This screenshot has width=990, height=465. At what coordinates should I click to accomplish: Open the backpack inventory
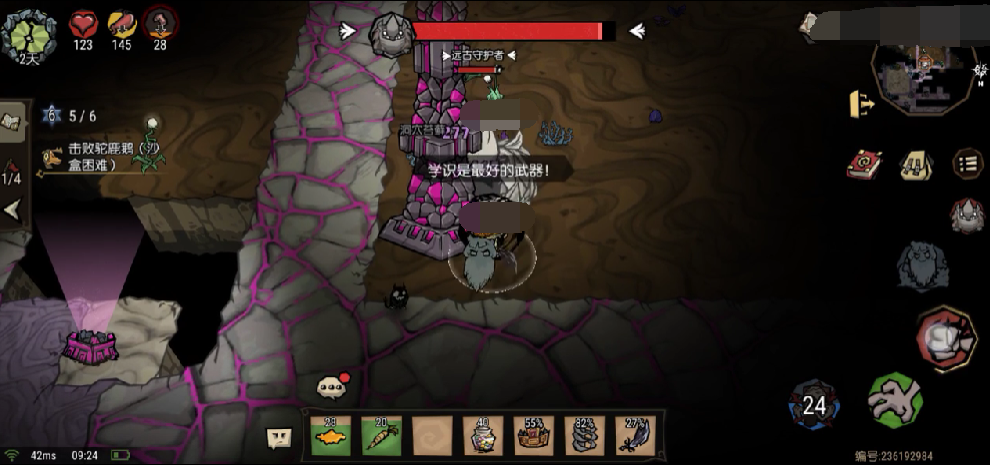915,164
